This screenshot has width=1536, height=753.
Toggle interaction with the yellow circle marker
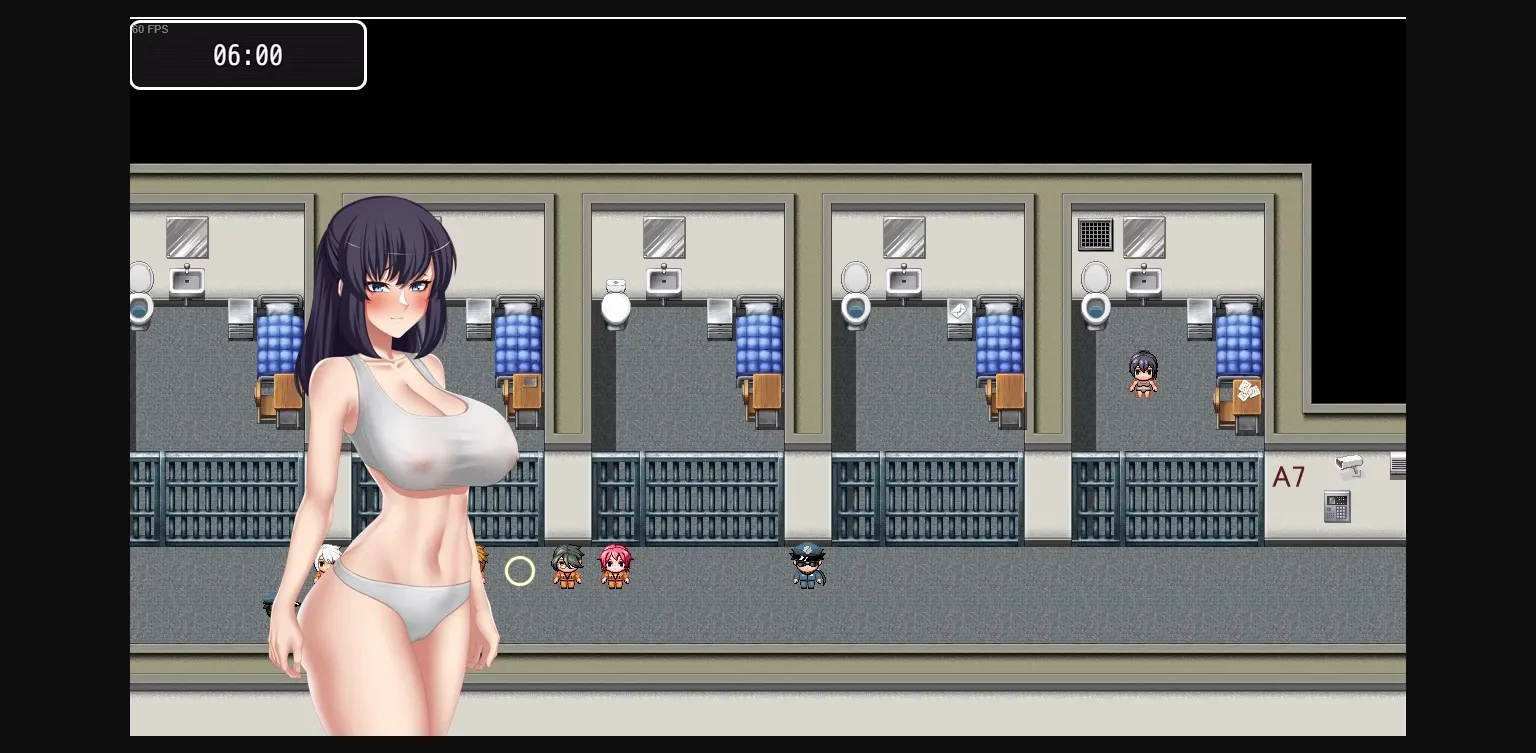(520, 570)
